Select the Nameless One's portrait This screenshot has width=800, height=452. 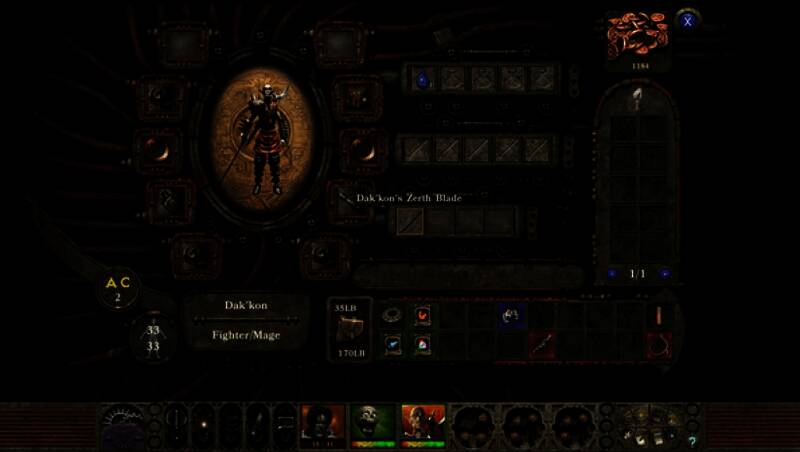click(322, 424)
